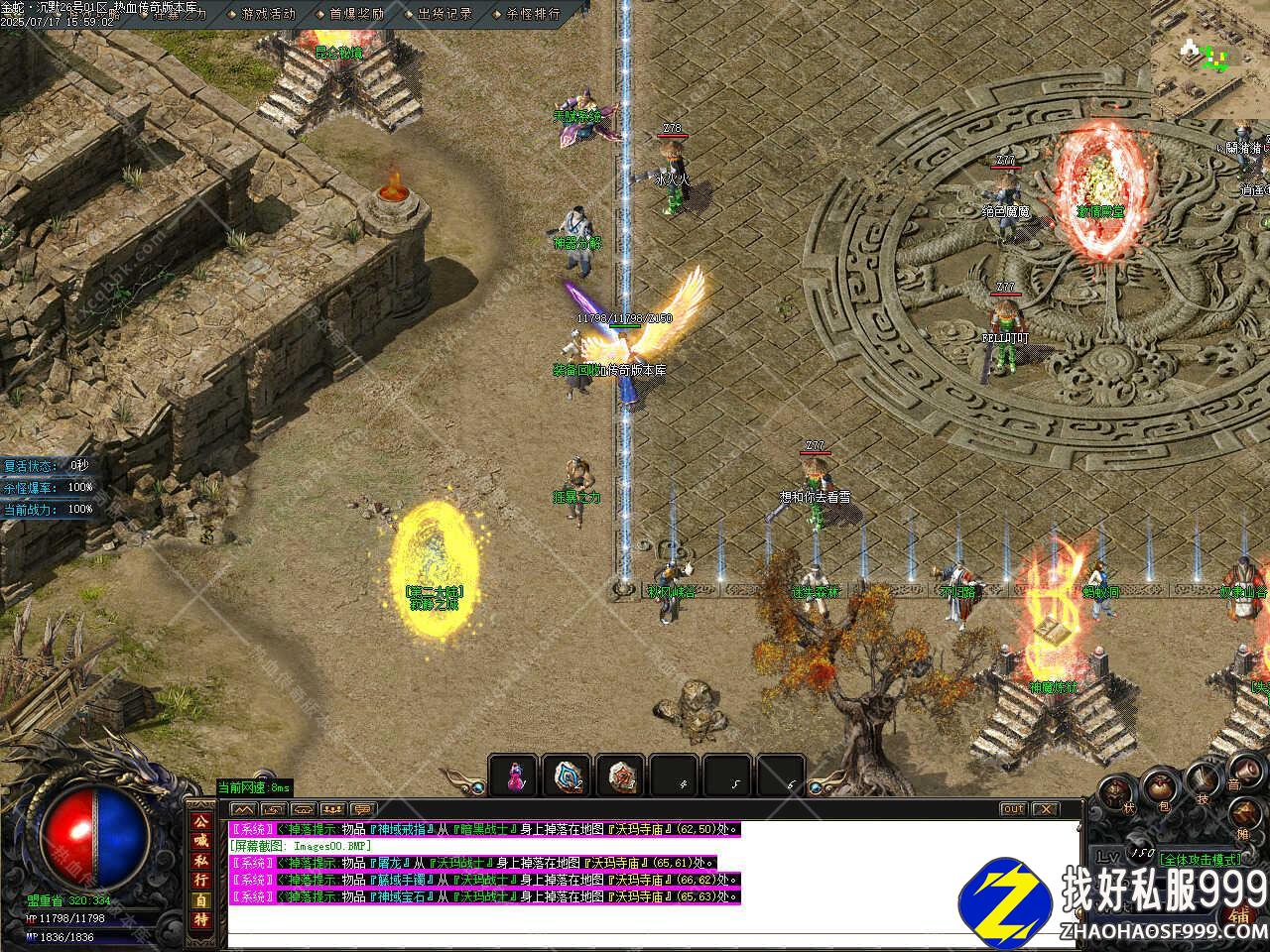Open the 首爆奖励 first-drop rewards menu
This screenshot has height=952, width=1270.
[356, 14]
